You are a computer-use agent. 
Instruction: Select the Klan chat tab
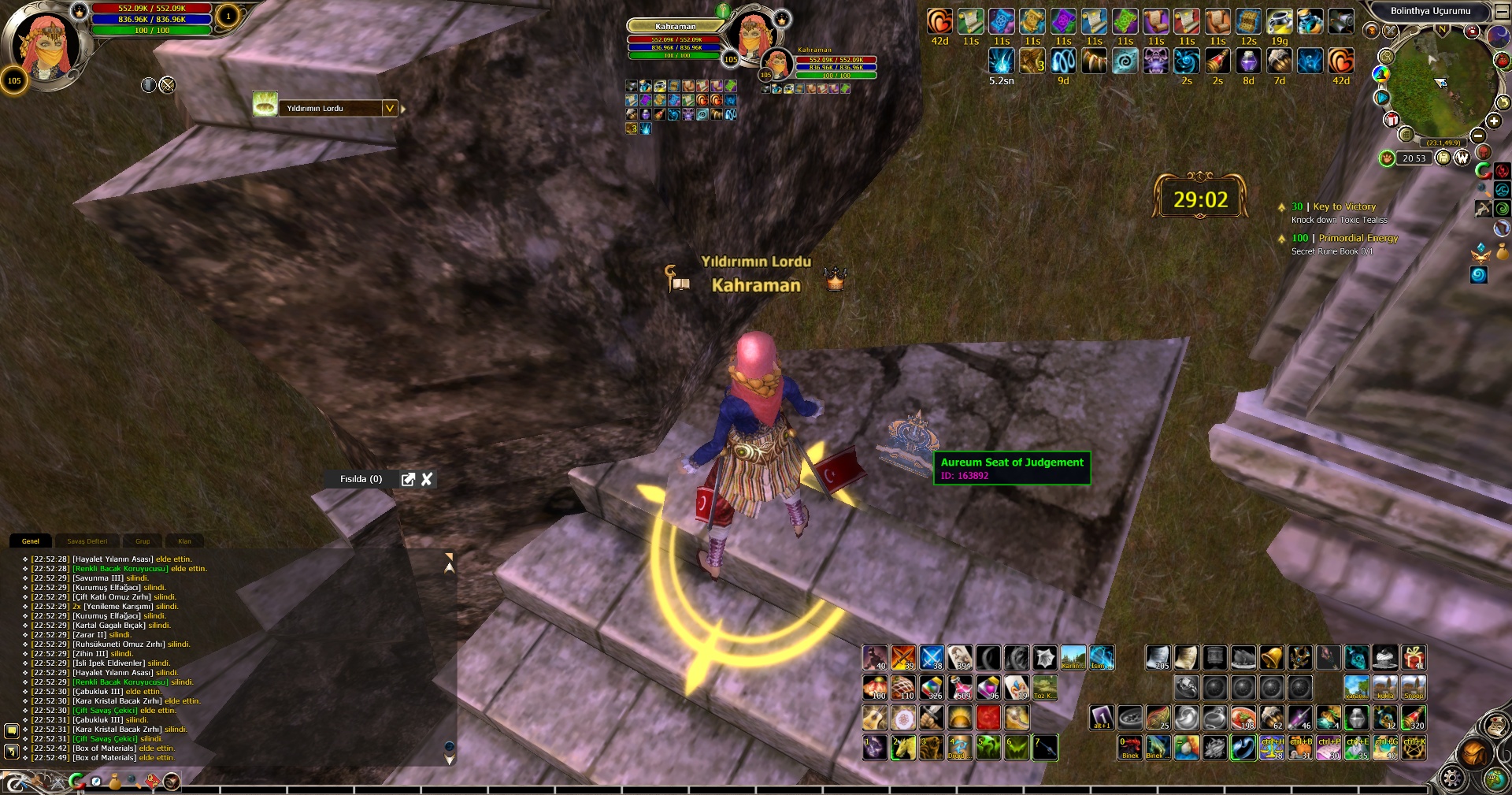click(x=184, y=541)
